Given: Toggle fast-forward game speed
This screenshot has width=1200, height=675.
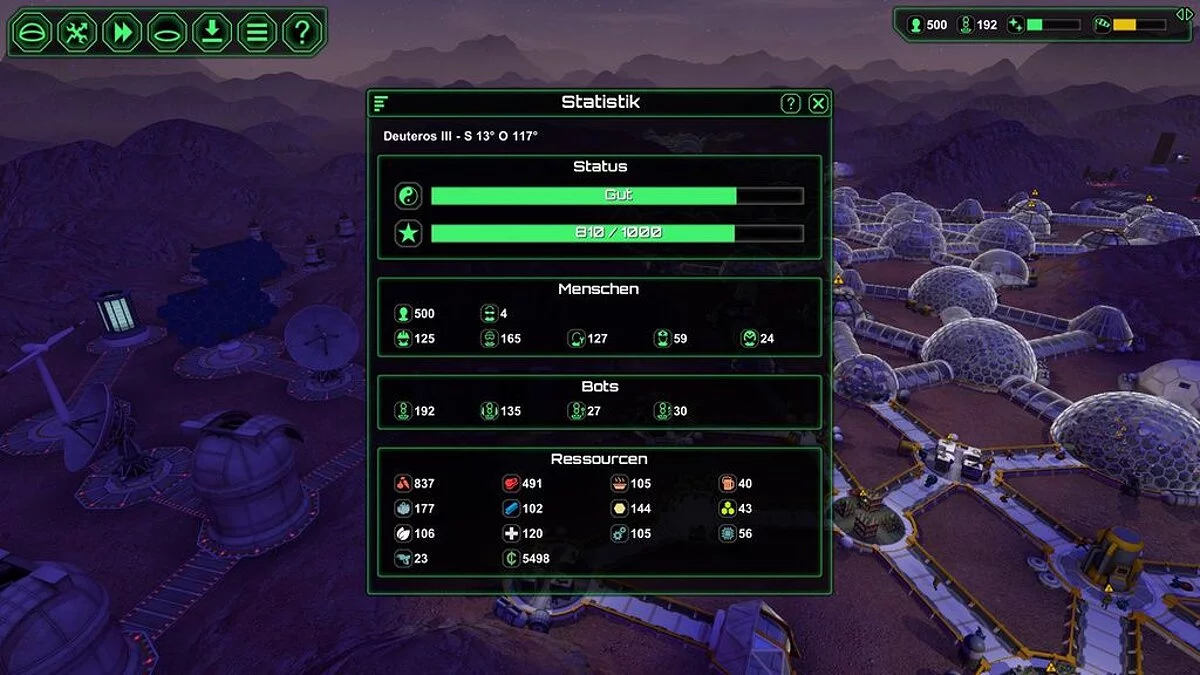Looking at the screenshot, I should pyautogui.click(x=122, y=33).
